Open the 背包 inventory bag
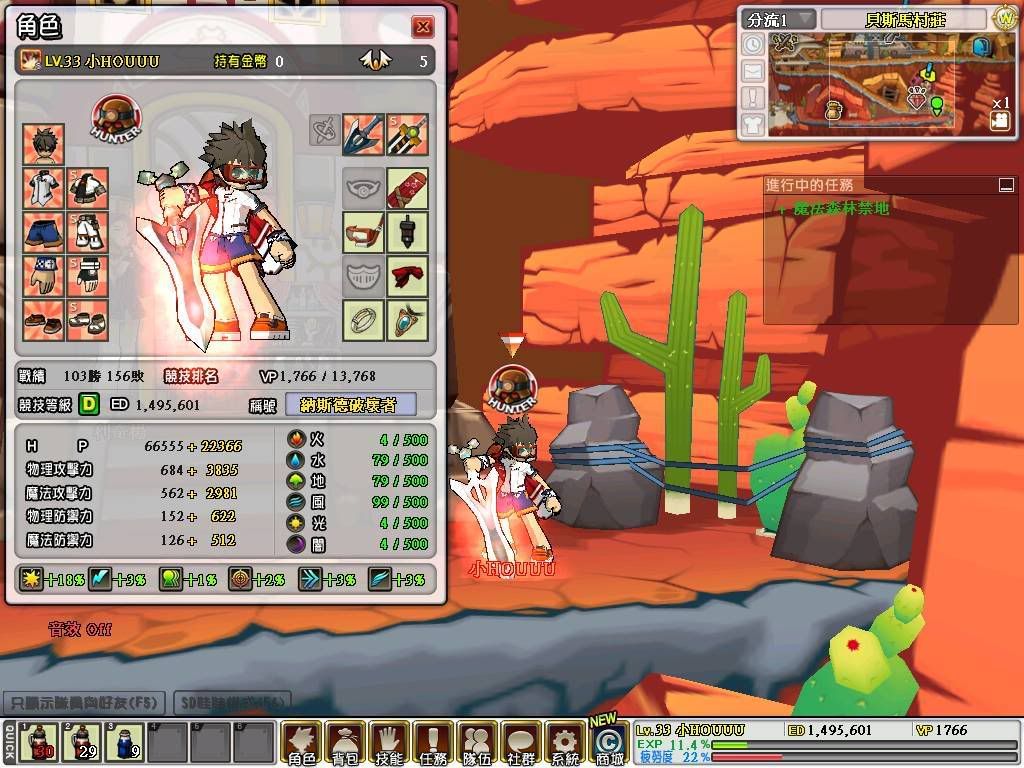The image size is (1024, 768). (x=345, y=743)
